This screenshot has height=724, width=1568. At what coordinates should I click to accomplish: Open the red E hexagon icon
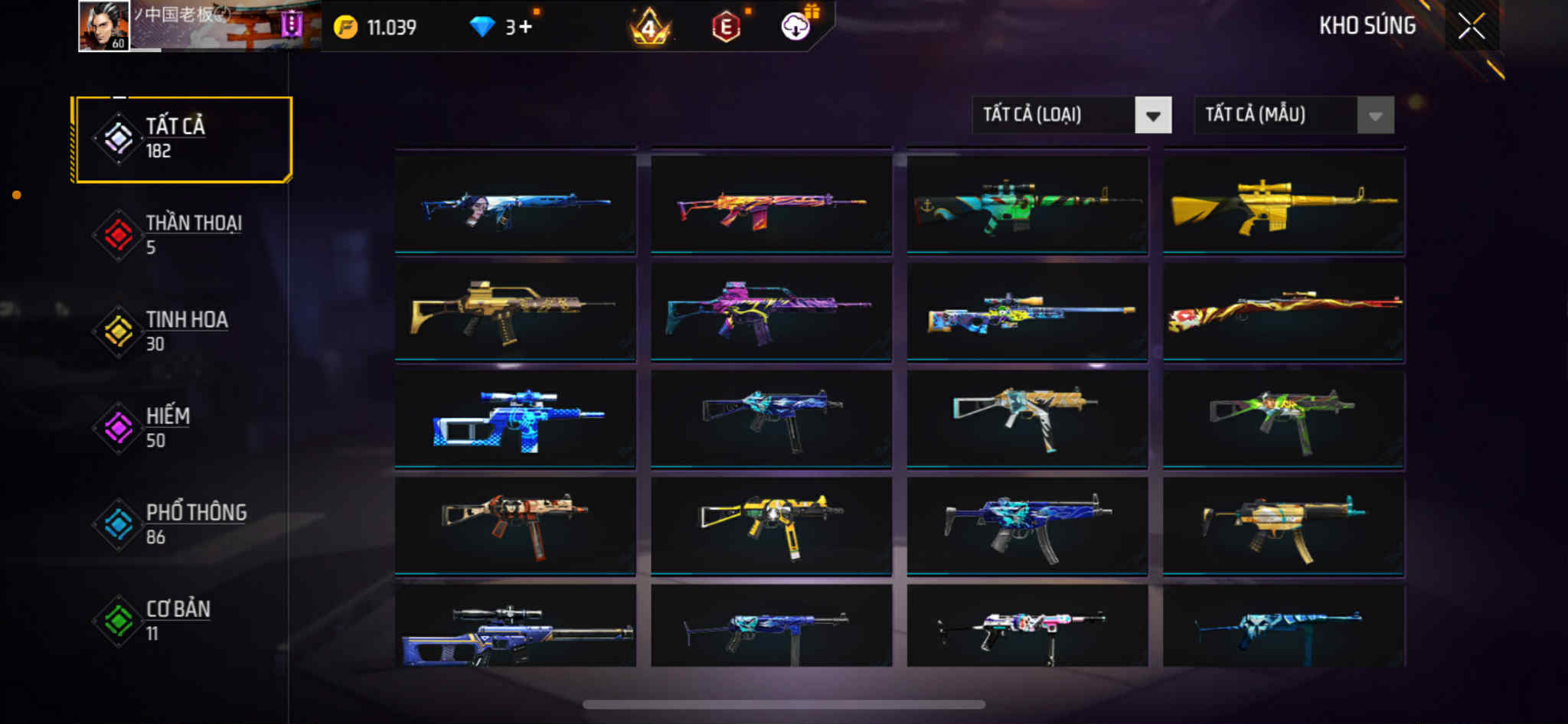[726, 28]
